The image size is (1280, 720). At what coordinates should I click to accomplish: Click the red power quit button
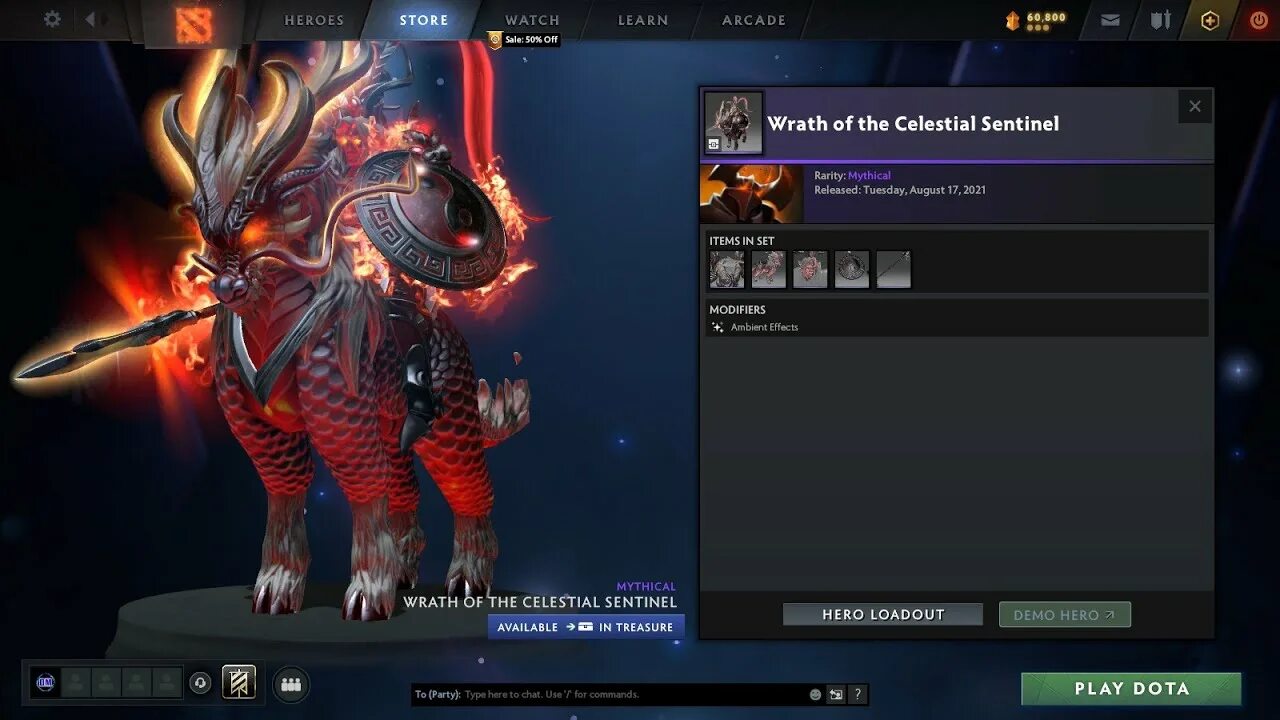1258,20
